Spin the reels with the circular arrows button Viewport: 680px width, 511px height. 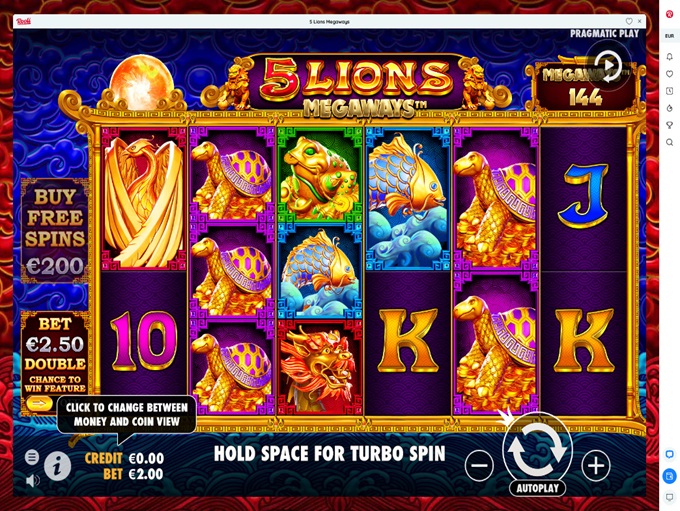click(x=537, y=450)
